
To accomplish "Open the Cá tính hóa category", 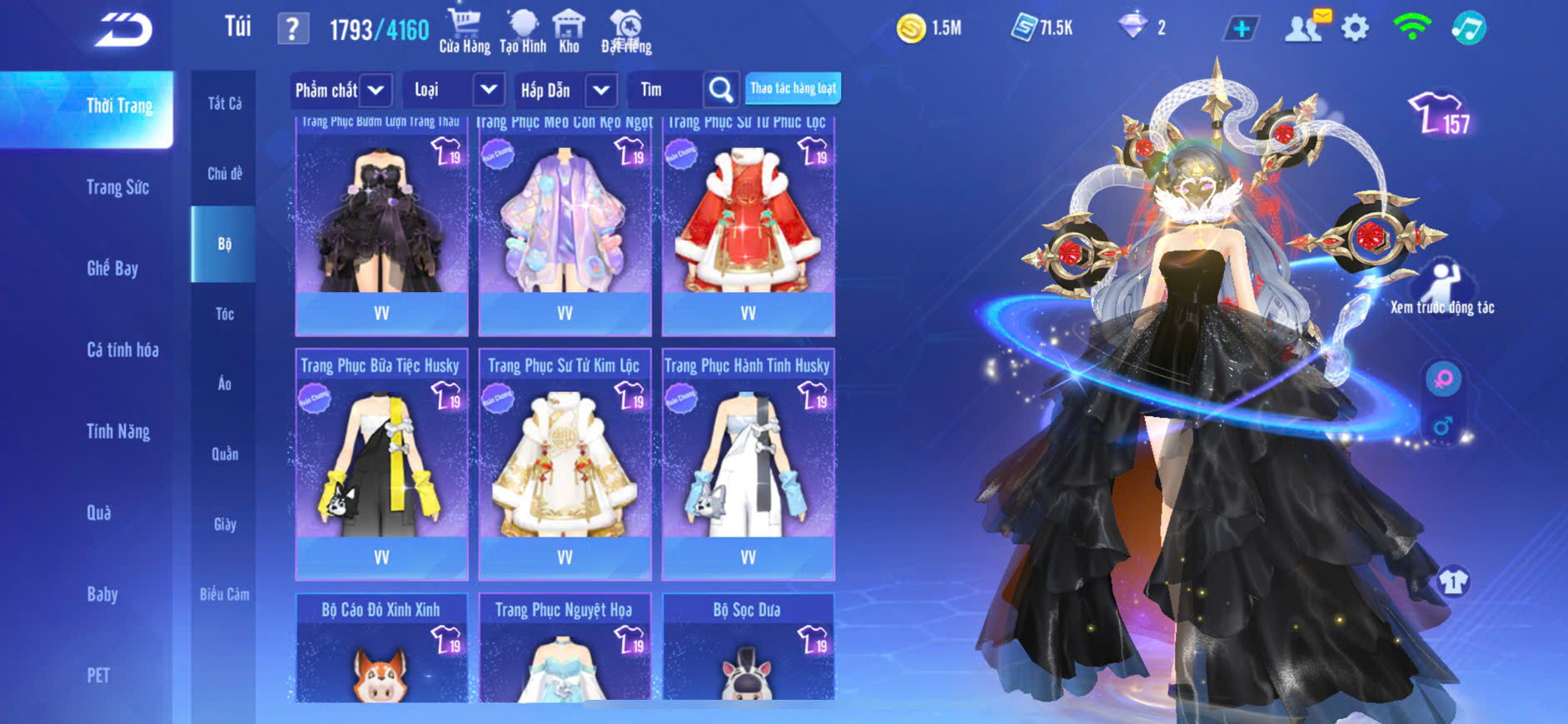I will click(x=122, y=350).
